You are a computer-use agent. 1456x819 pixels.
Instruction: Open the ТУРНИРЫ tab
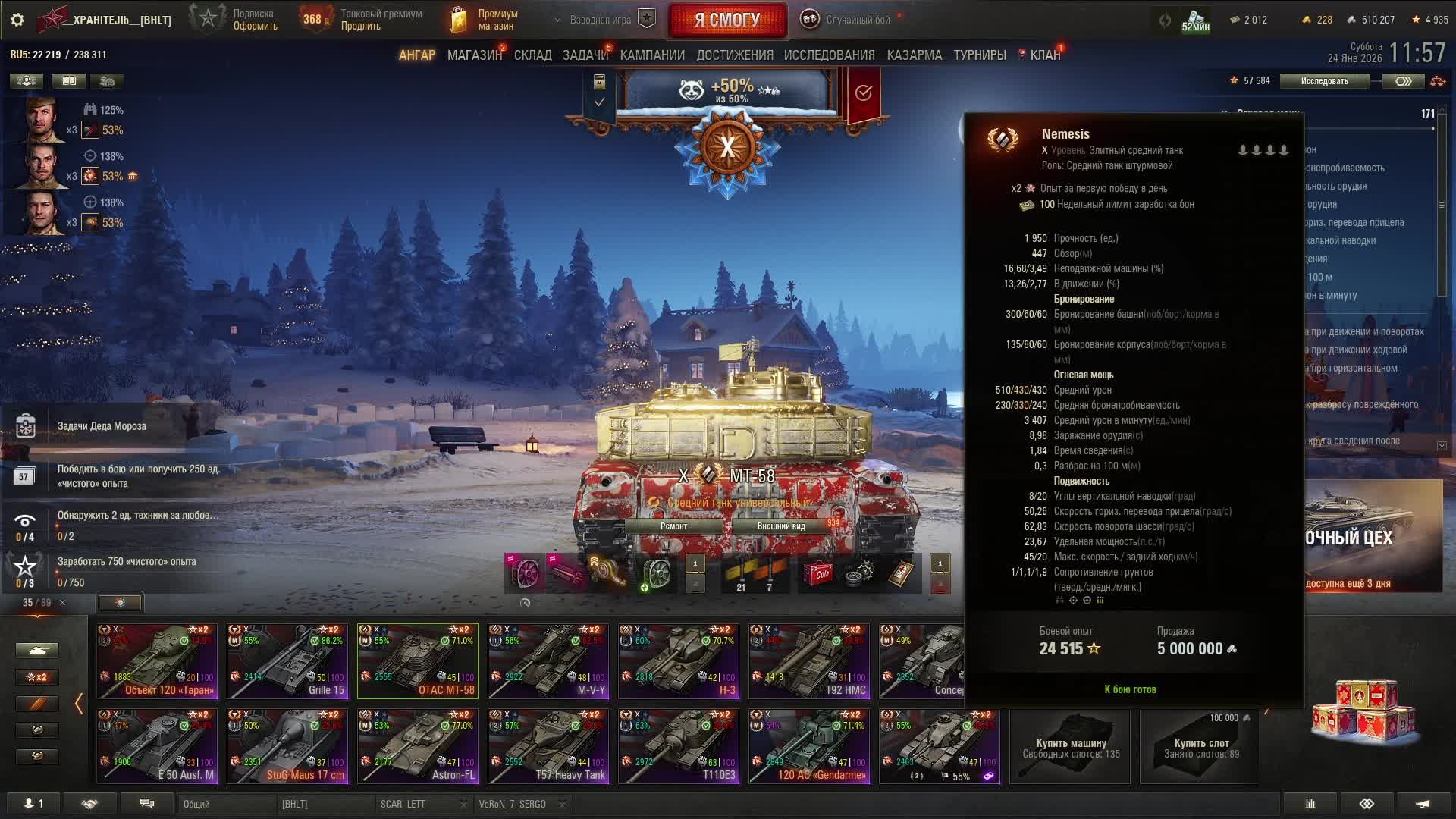tap(979, 55)
